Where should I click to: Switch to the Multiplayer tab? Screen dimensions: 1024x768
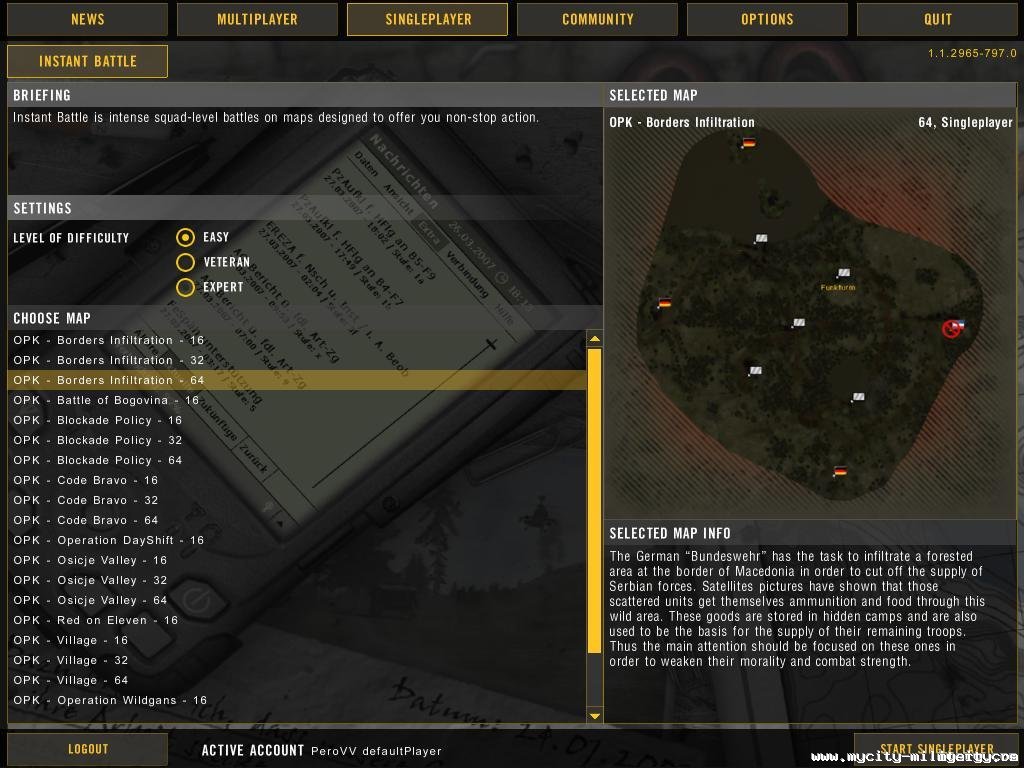pos(257,19)
